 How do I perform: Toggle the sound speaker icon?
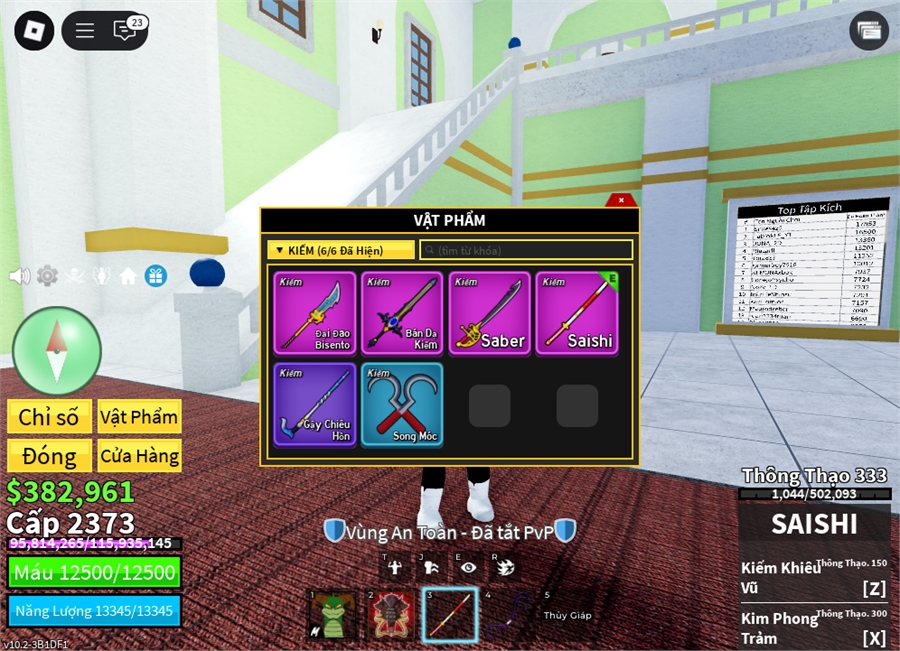[19, 275]
